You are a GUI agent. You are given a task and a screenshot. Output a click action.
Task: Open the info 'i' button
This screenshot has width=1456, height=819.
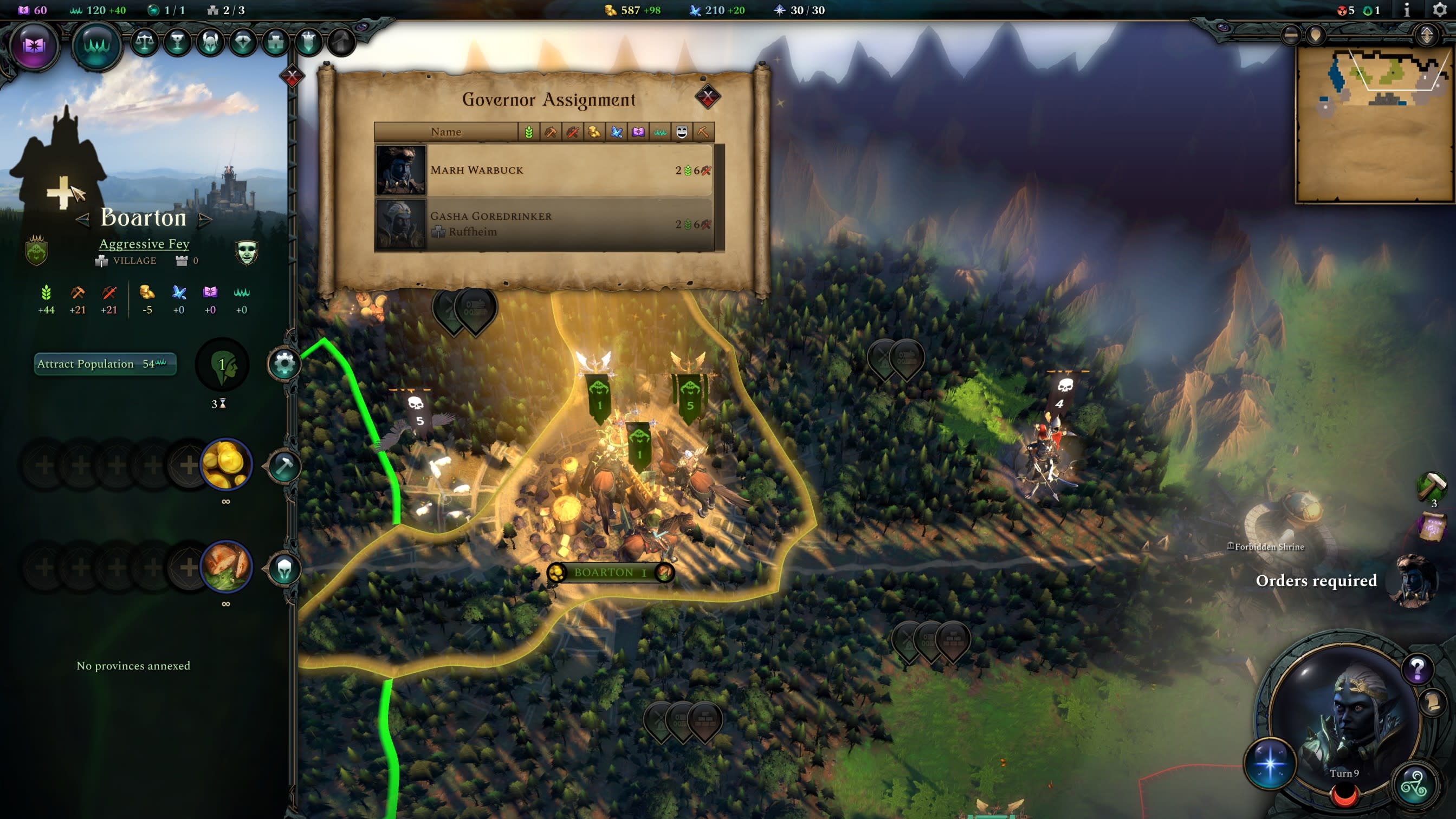1407,10
